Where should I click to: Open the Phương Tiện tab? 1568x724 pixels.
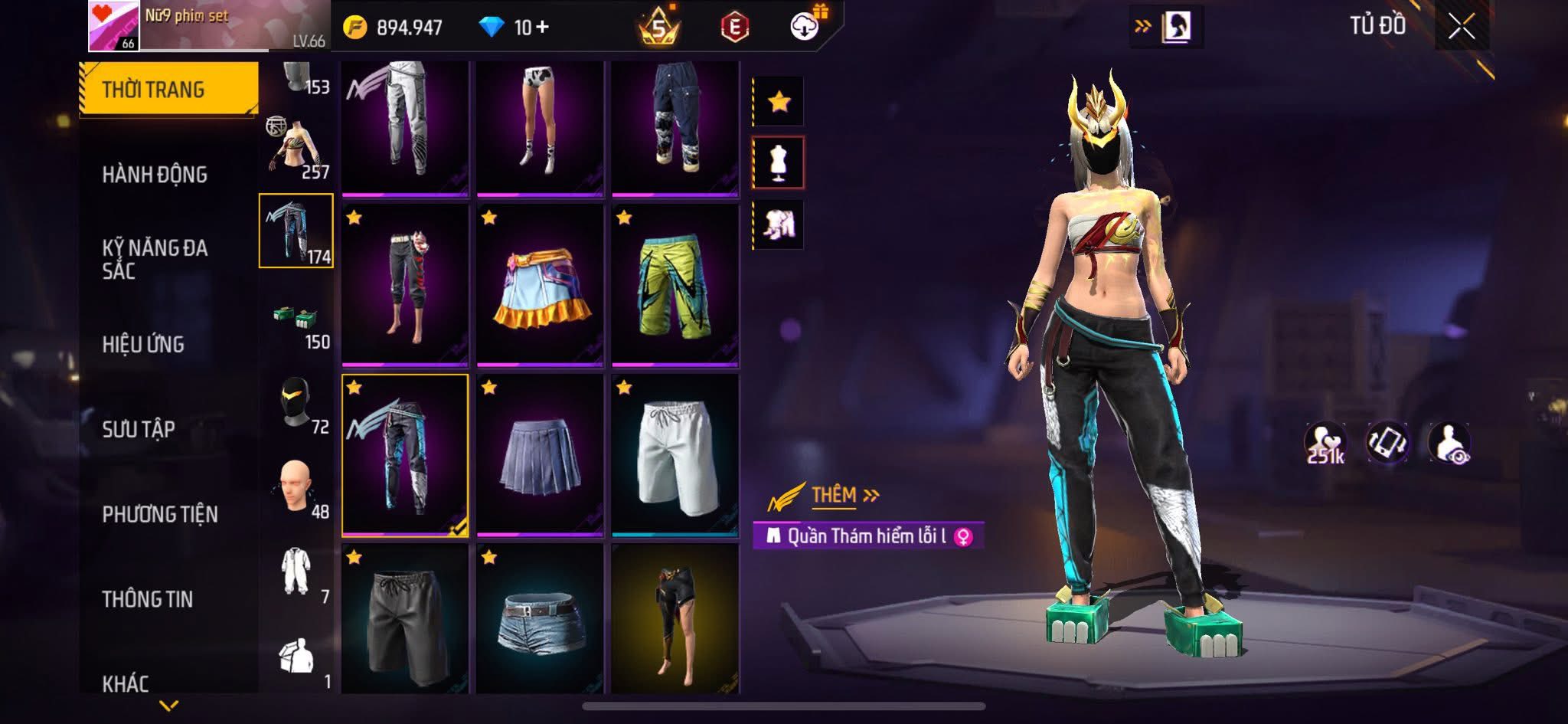(160, 514)
